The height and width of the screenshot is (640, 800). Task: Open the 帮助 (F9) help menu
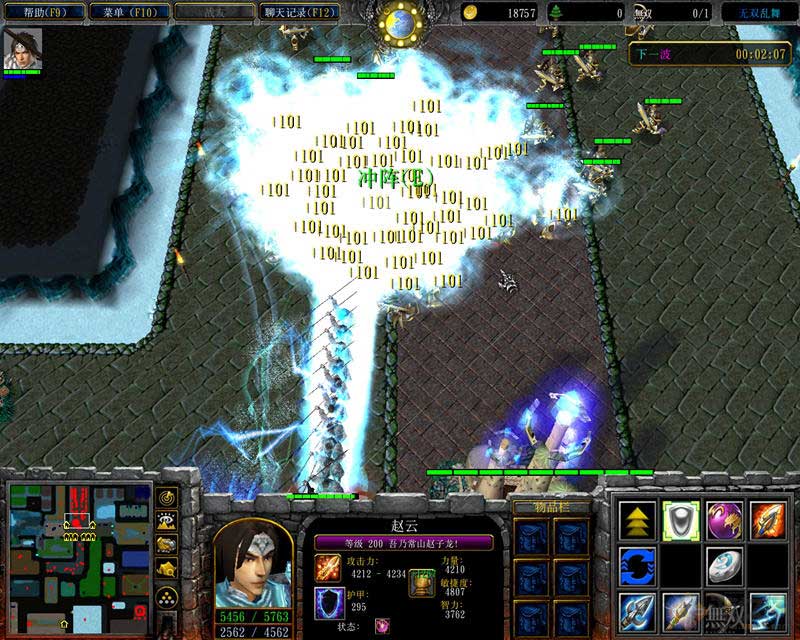41,12
